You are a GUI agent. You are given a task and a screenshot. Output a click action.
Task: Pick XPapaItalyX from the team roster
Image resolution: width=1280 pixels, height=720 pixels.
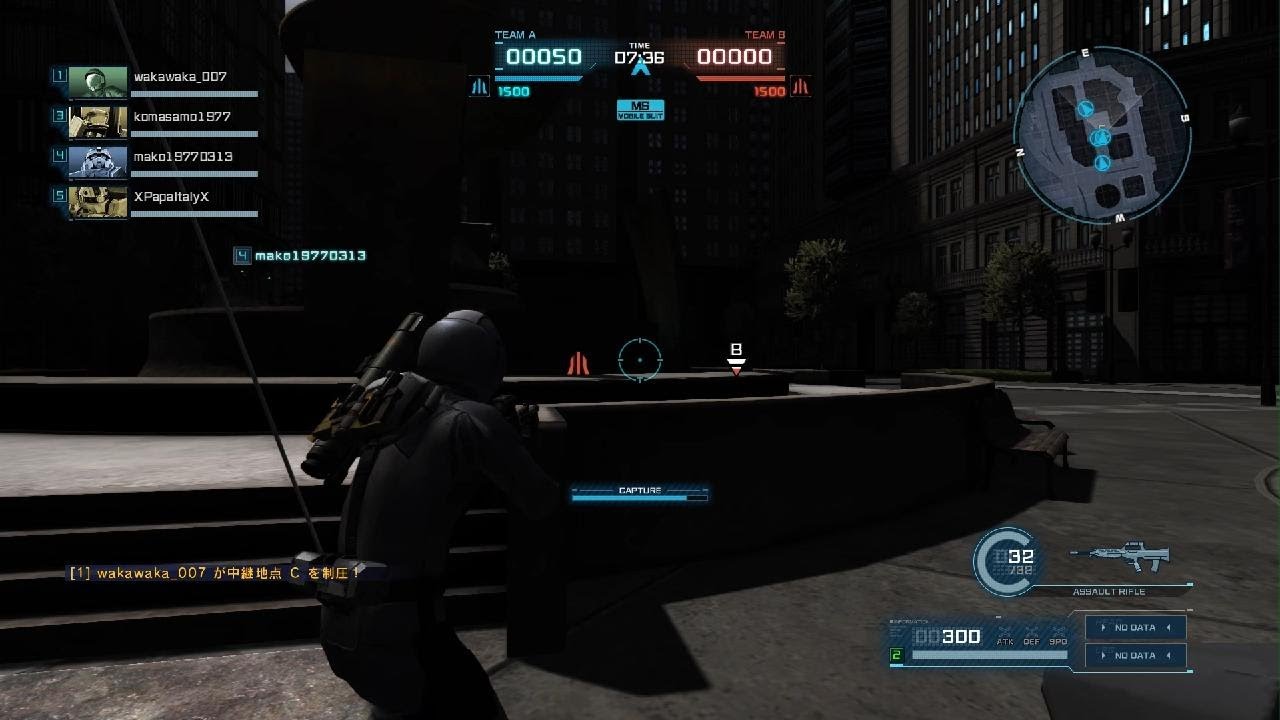(x=171, y=197)
